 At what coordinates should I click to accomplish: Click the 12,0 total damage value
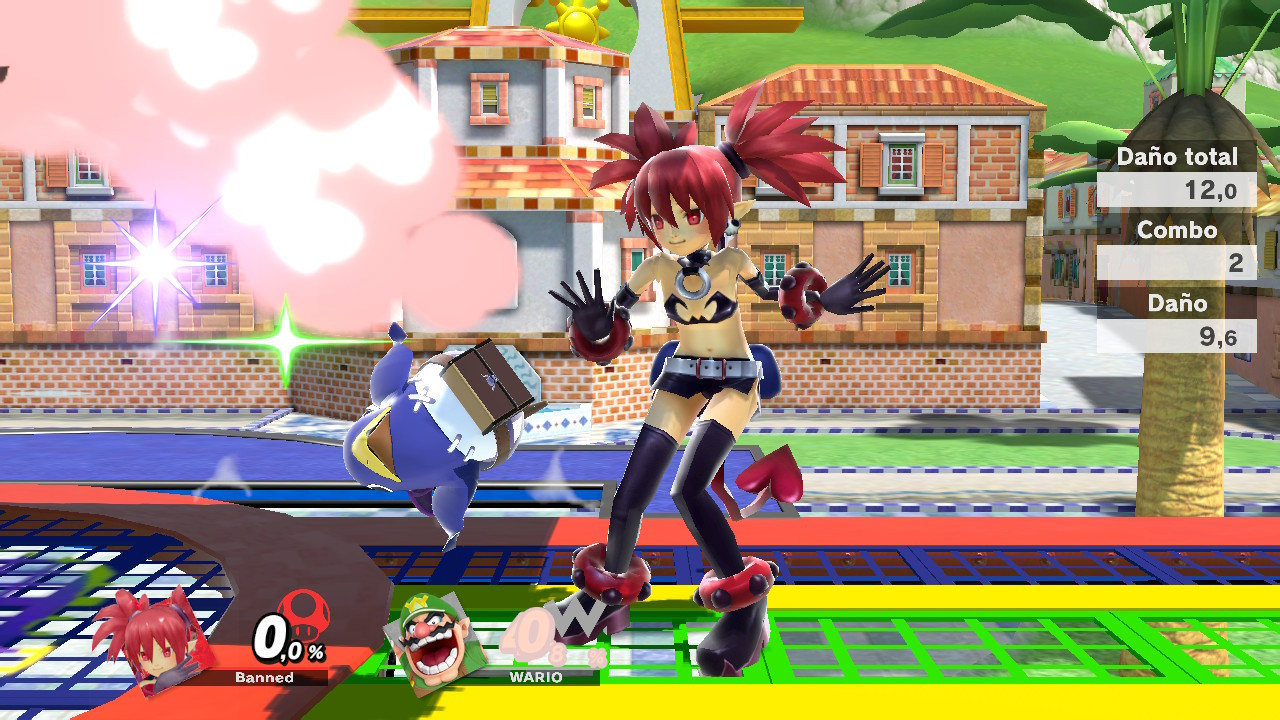(x=1213, y=191)
